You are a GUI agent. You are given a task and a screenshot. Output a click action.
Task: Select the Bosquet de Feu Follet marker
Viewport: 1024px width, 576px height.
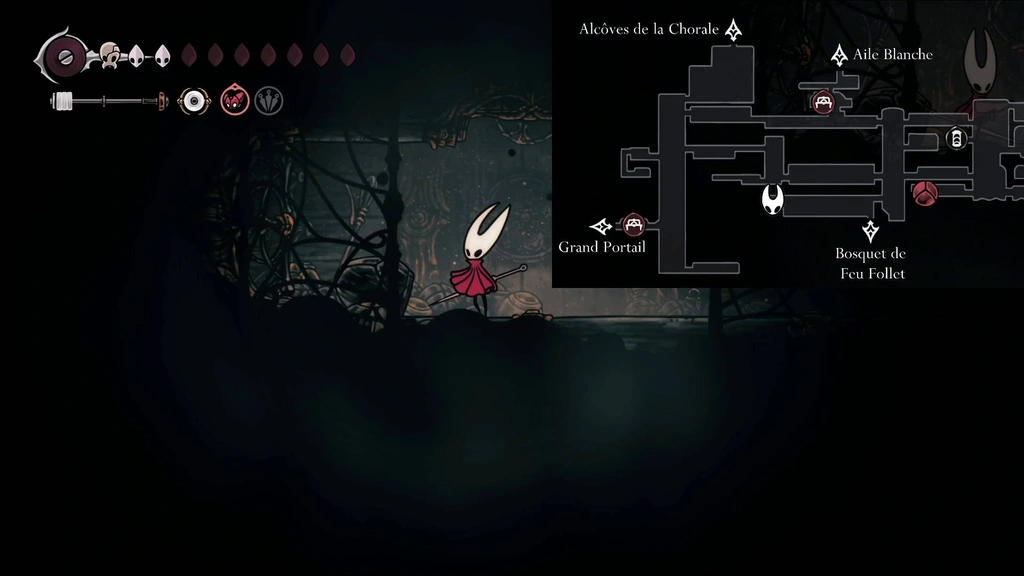point(871,231)
